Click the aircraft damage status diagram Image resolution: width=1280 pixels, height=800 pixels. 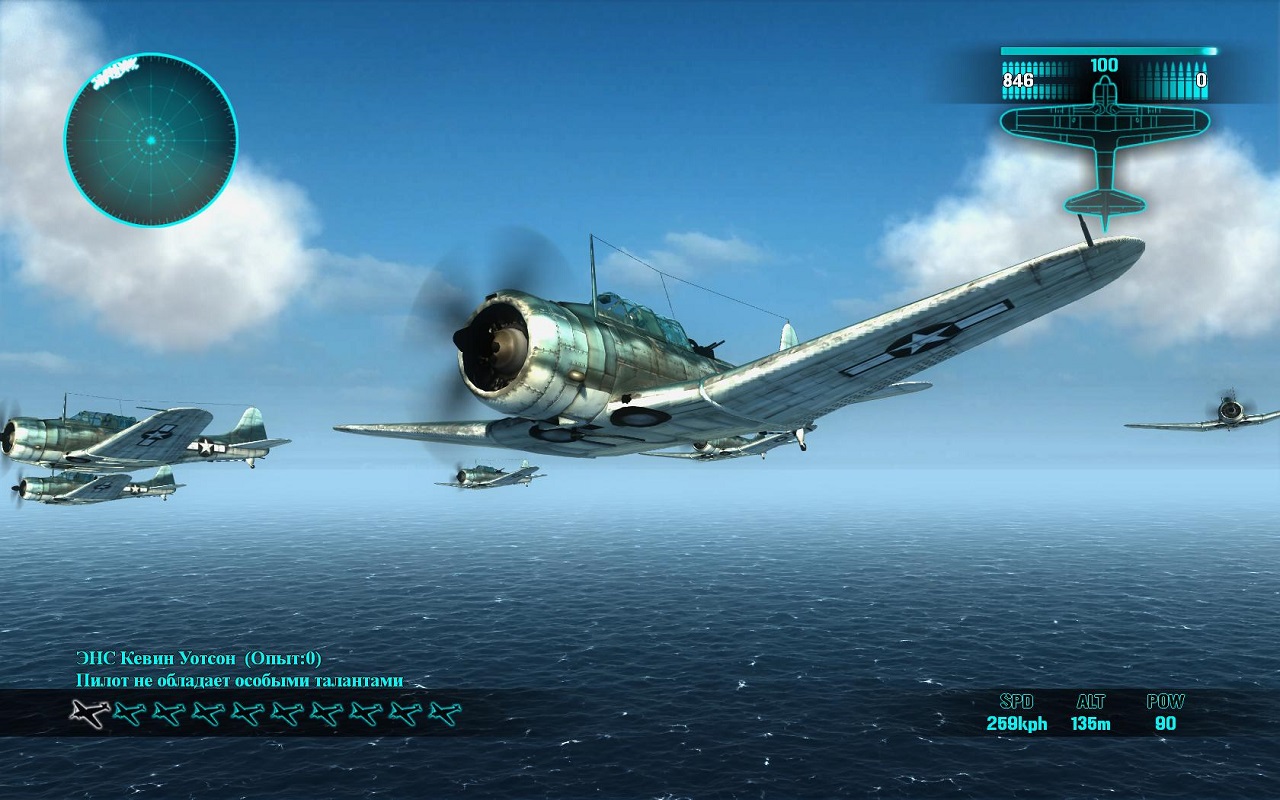[1104, 145]
